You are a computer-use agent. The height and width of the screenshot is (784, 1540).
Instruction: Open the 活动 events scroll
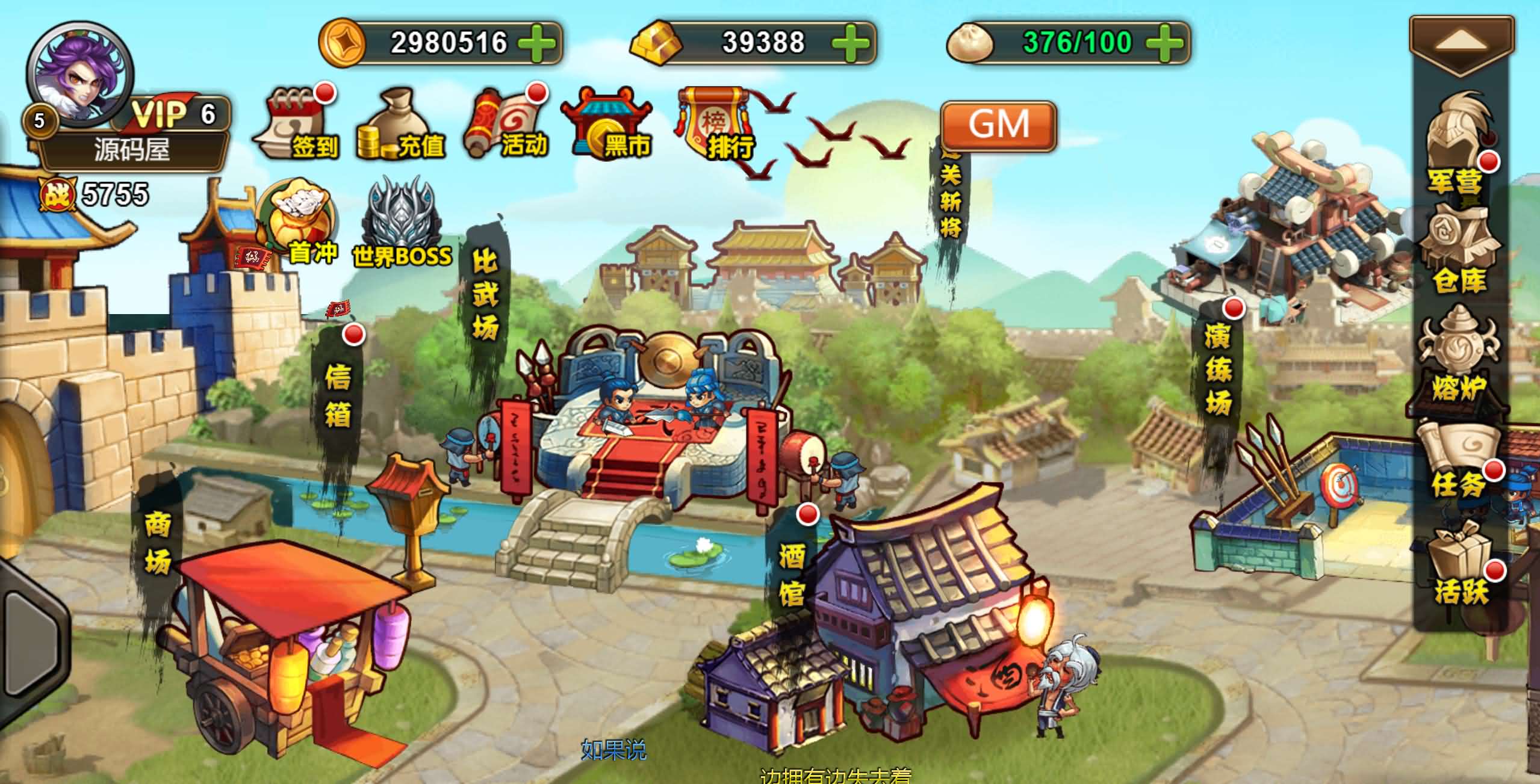(x=506, y=125)
